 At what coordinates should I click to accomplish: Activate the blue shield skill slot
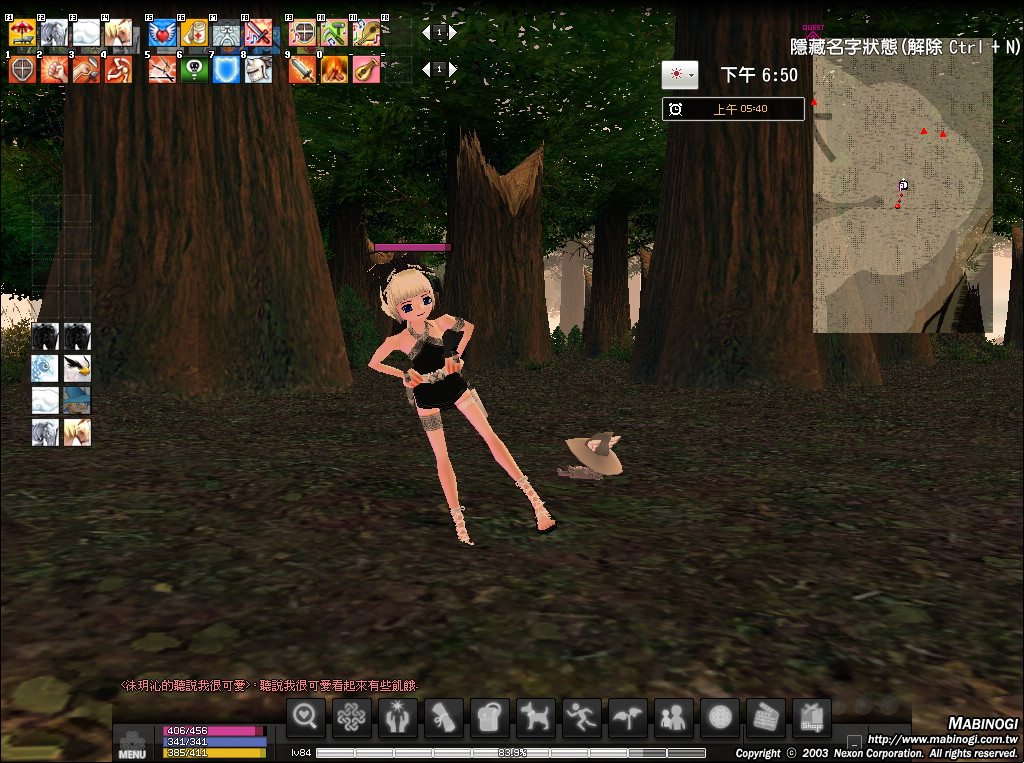[x=226, y=69]
